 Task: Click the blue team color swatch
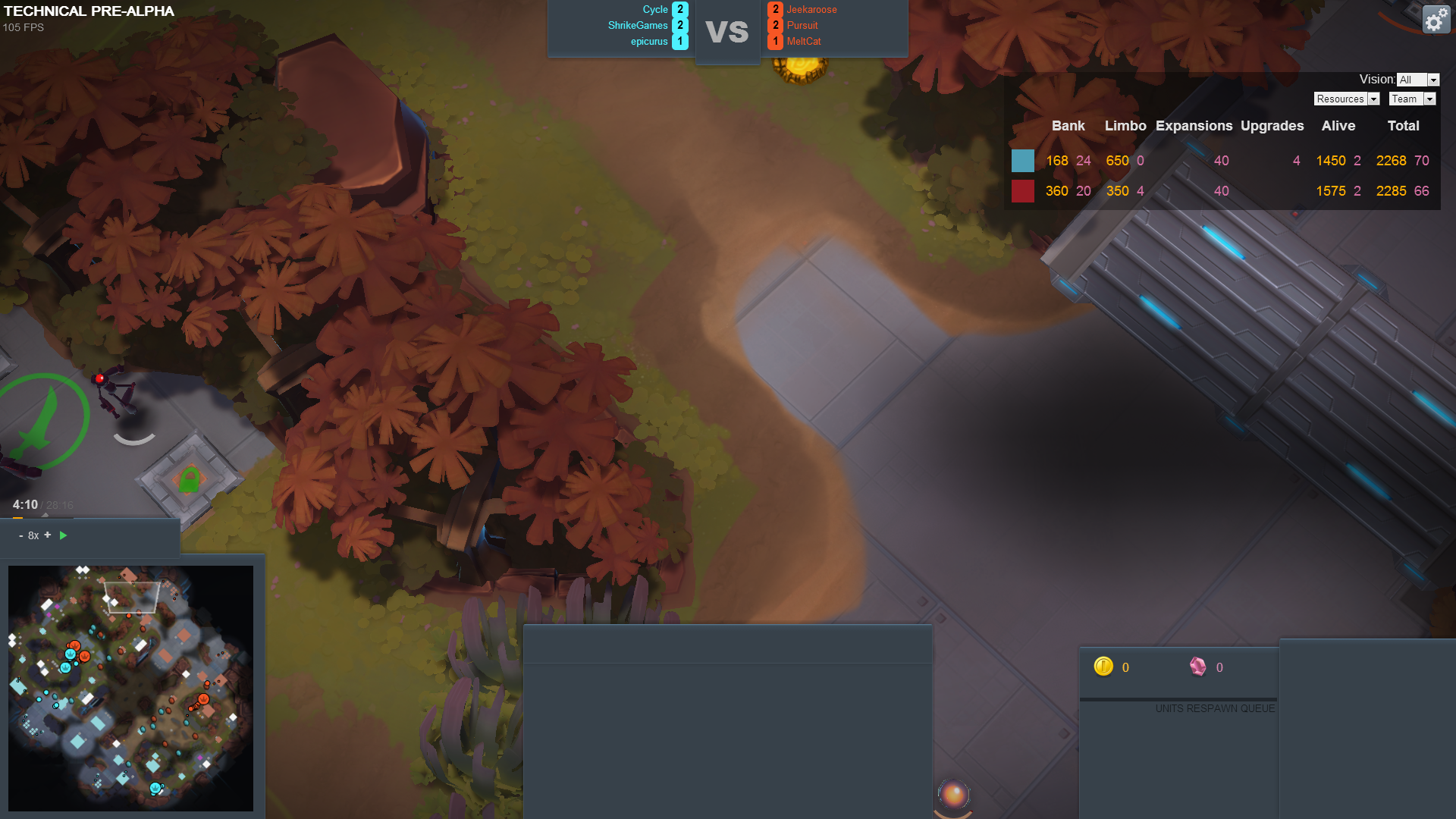tap(1022, 161)
